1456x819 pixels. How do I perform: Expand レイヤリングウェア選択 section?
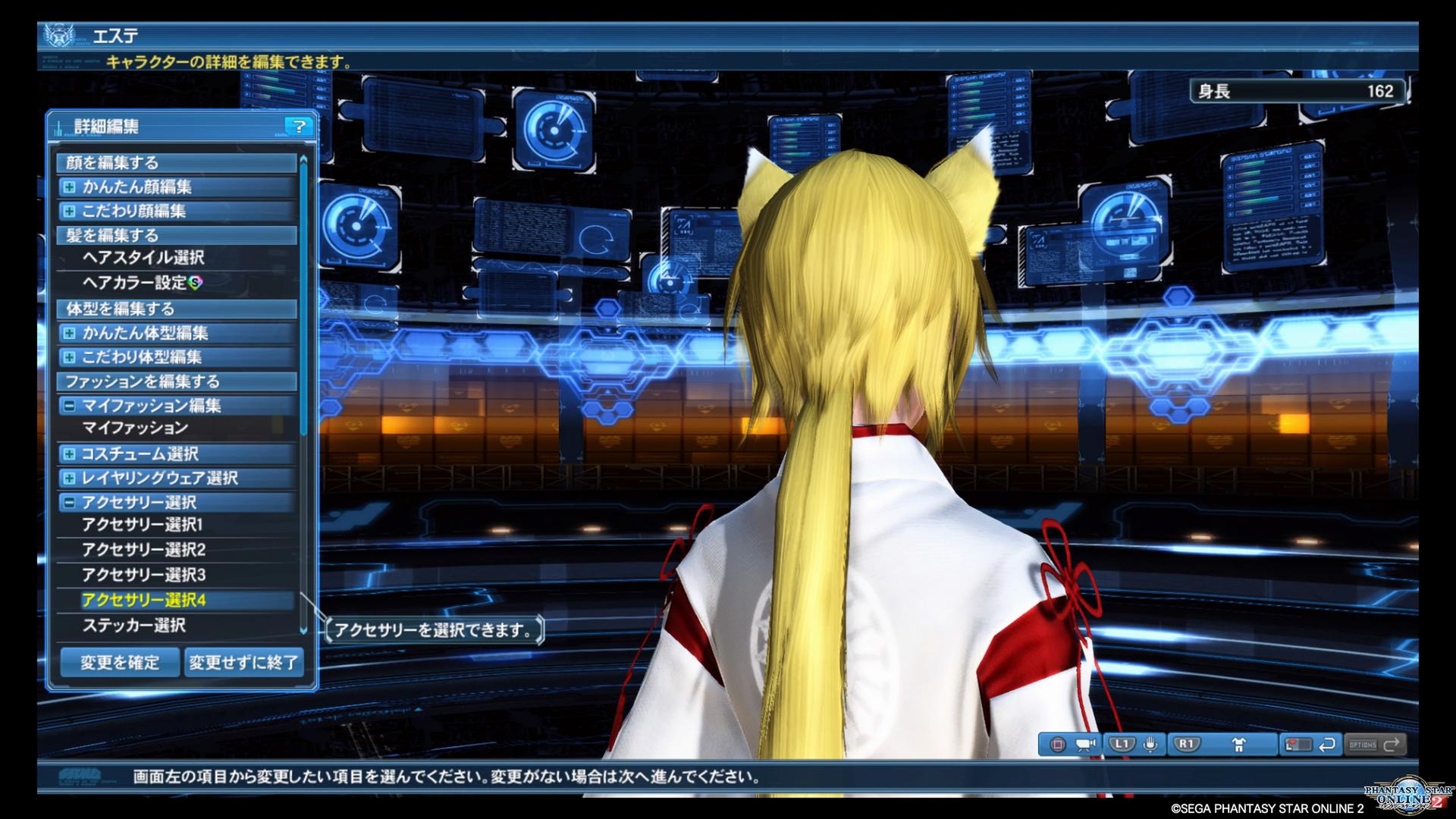pyautogui.click(x=69, y=479)
